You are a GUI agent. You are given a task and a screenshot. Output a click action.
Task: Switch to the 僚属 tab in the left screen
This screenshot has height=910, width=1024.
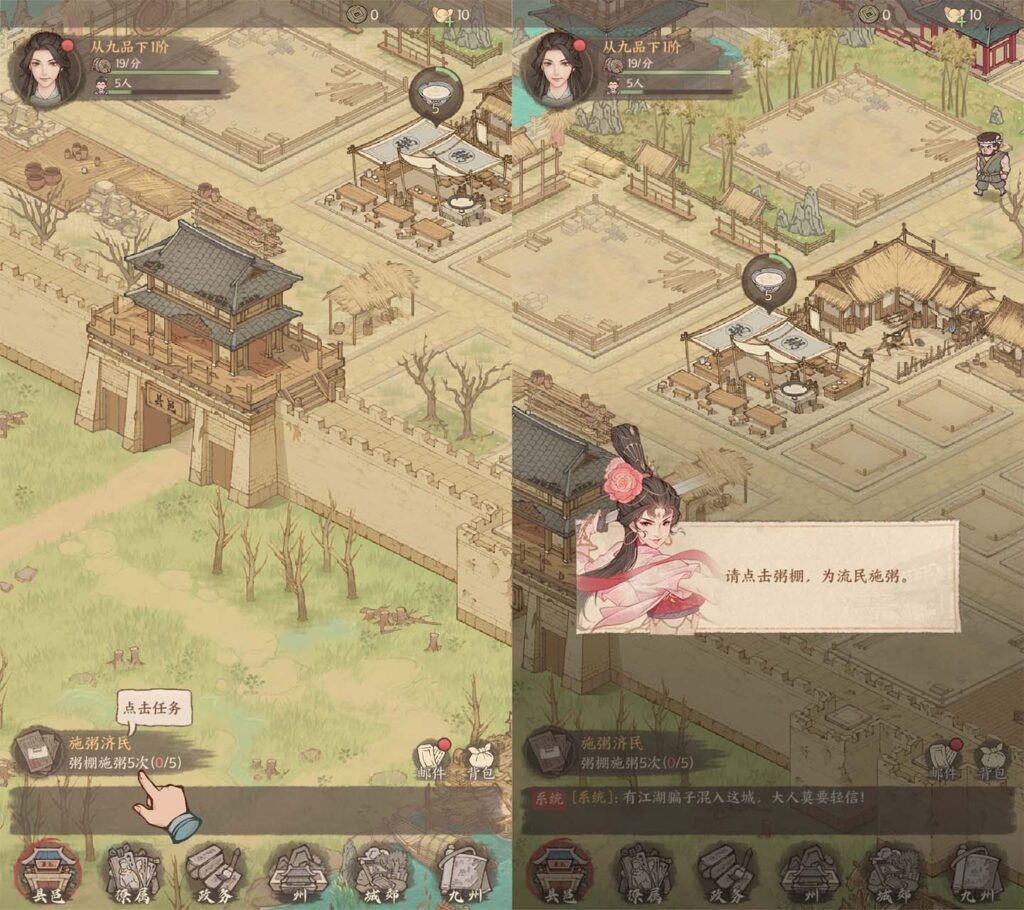tap(134, 871)
